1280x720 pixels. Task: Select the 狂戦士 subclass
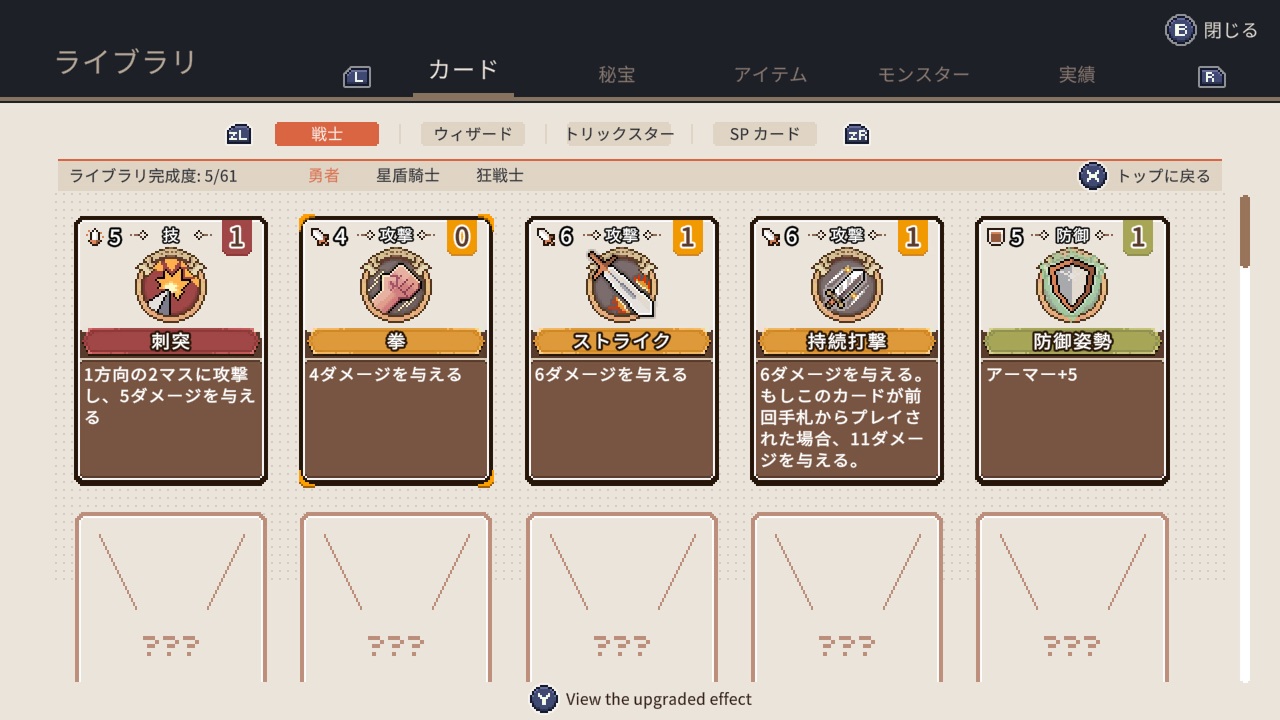(x=501, y=174)
